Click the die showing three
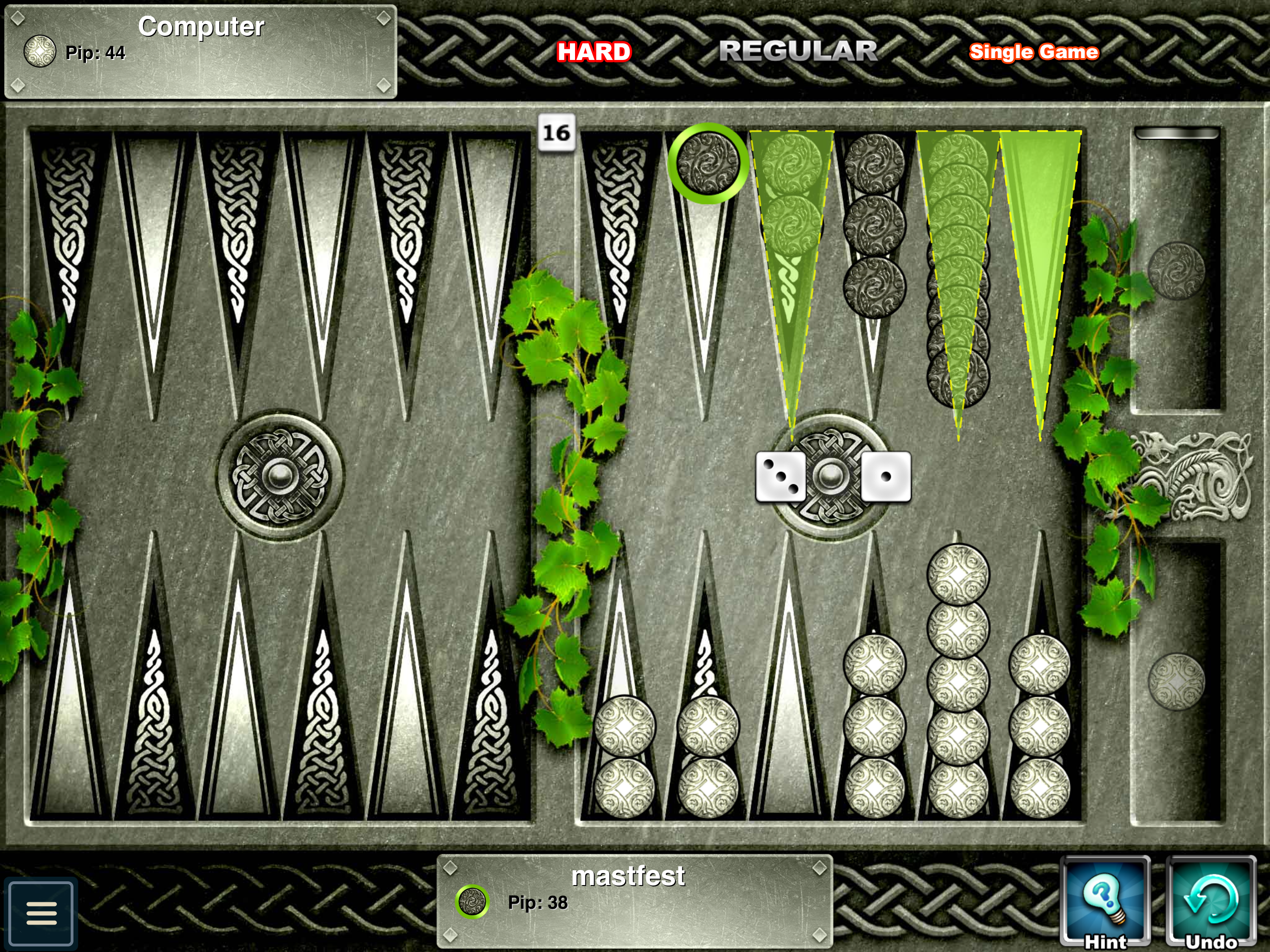 (x=780, y=476)
